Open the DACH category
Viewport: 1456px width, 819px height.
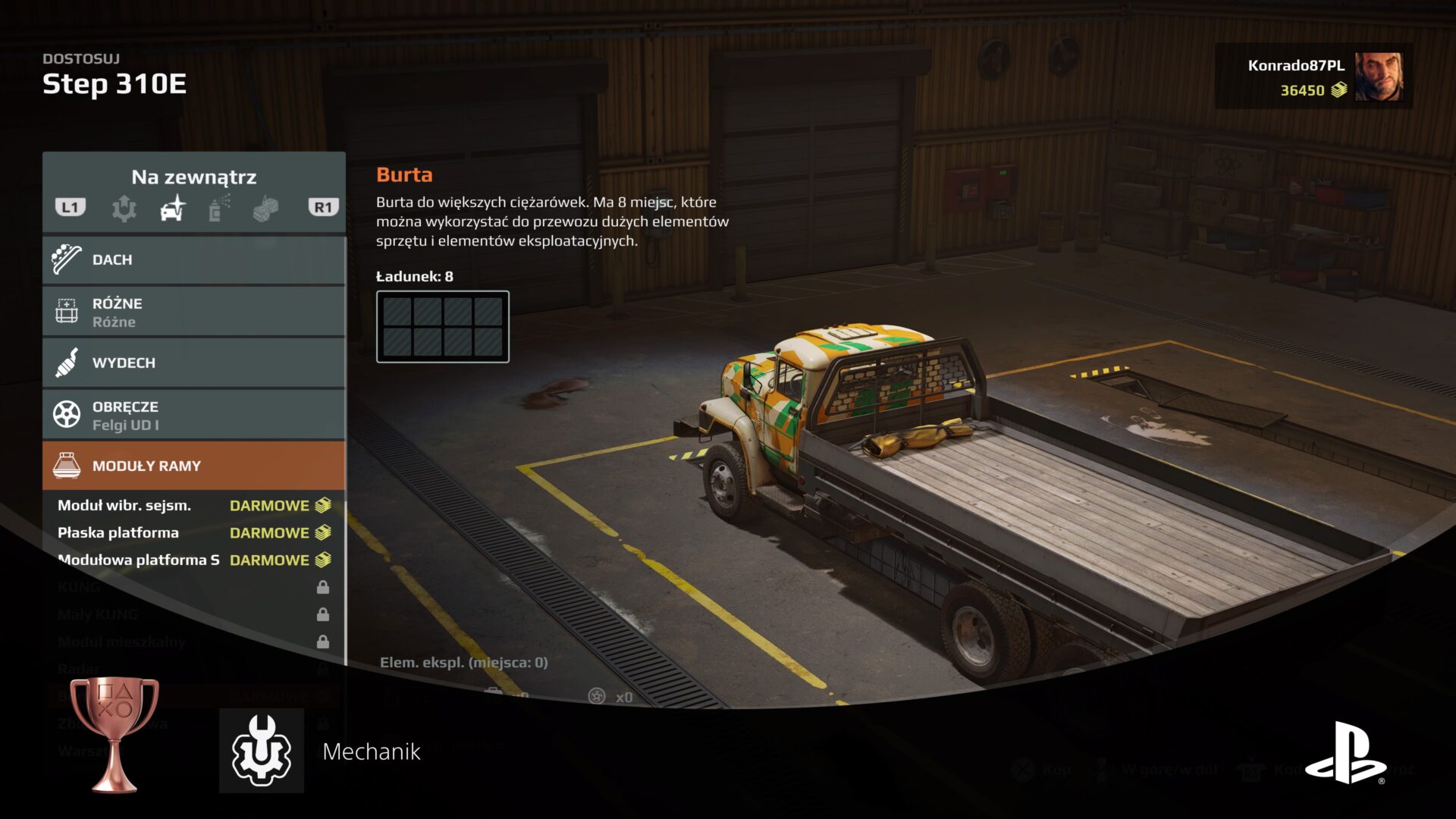(x=194, y=260)
